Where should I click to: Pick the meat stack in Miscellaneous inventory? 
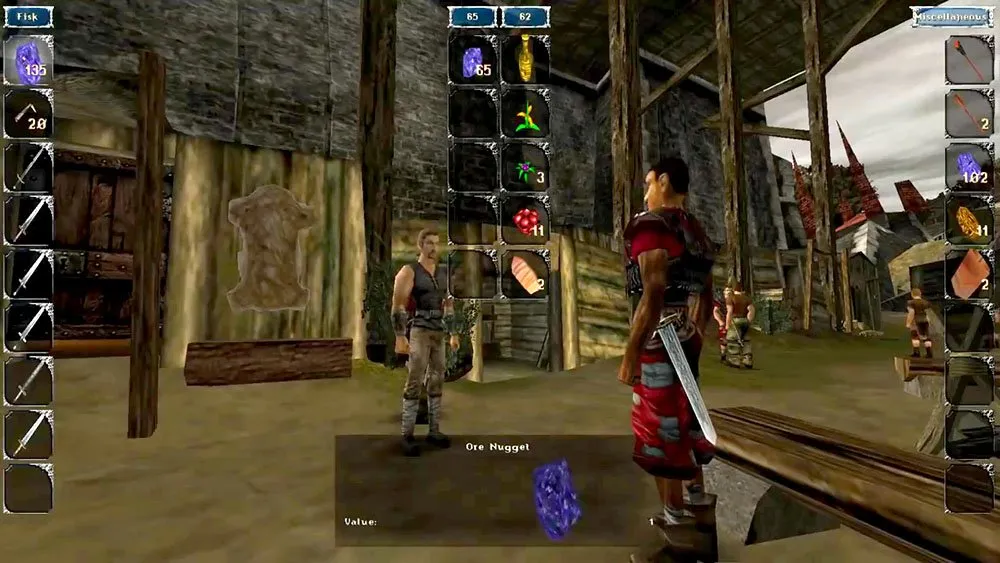(969, 272)
